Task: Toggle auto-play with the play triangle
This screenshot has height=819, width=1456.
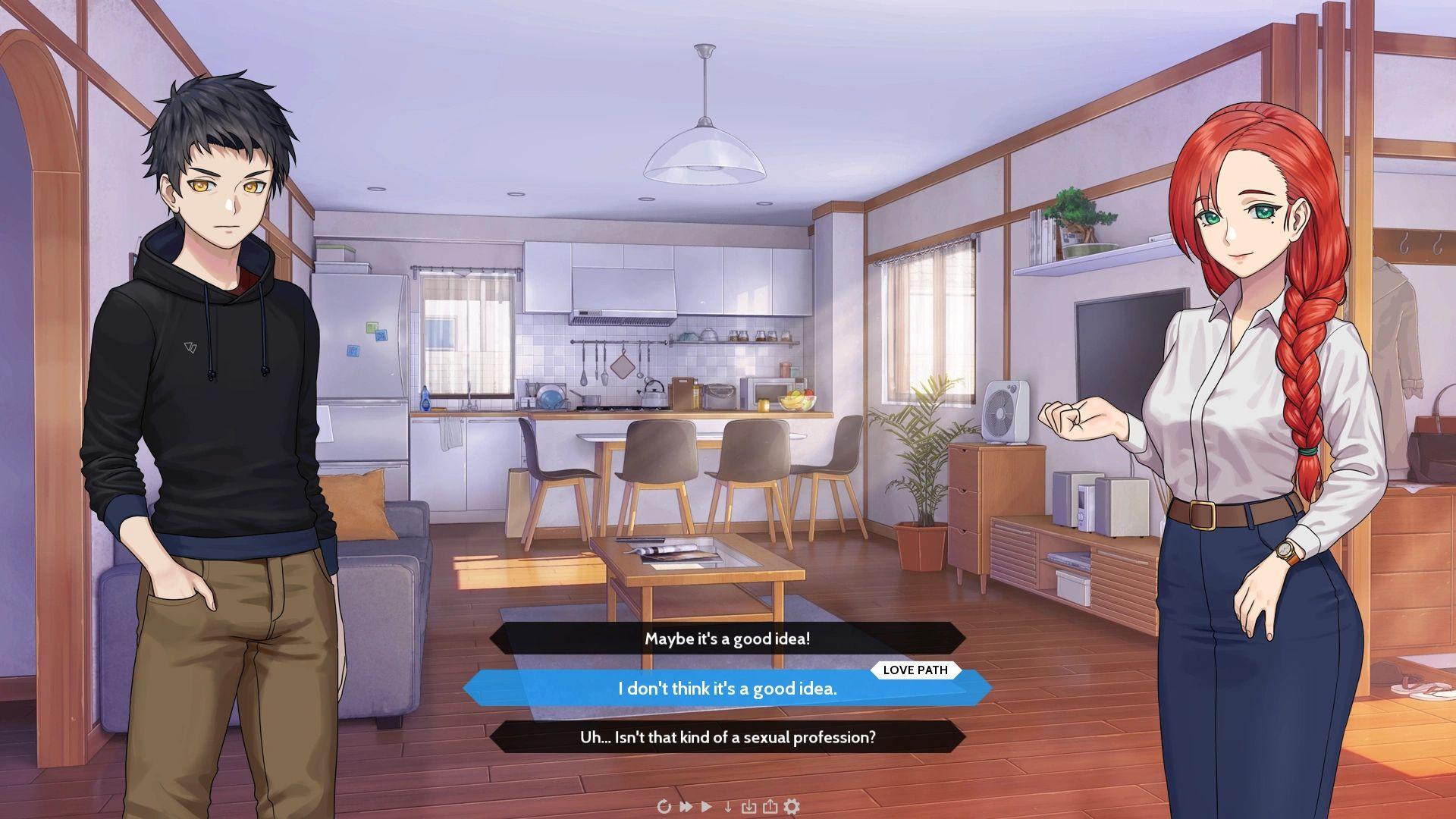Action: click(707, 806)
